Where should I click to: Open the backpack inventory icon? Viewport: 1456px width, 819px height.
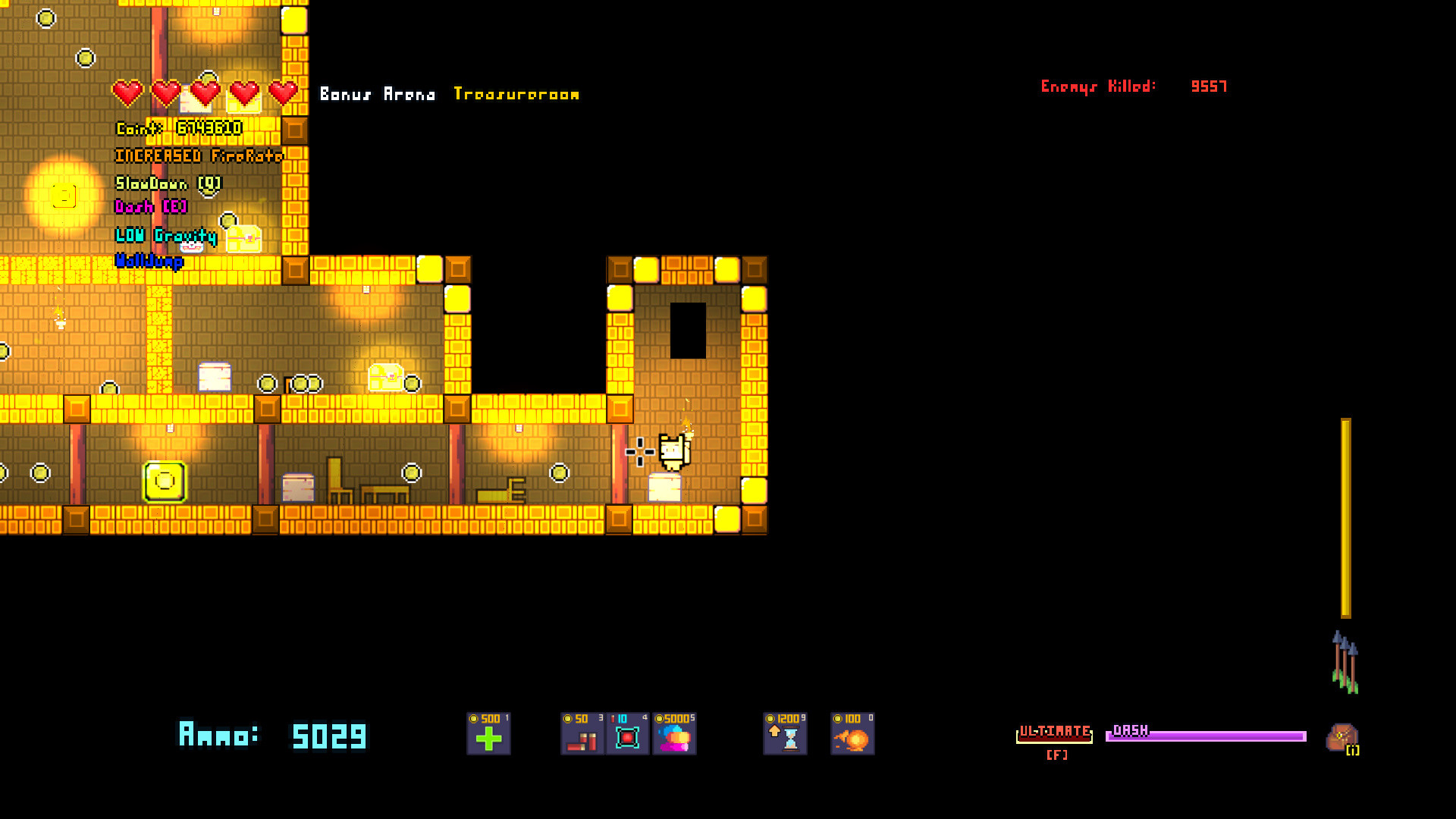[1342, 737]
